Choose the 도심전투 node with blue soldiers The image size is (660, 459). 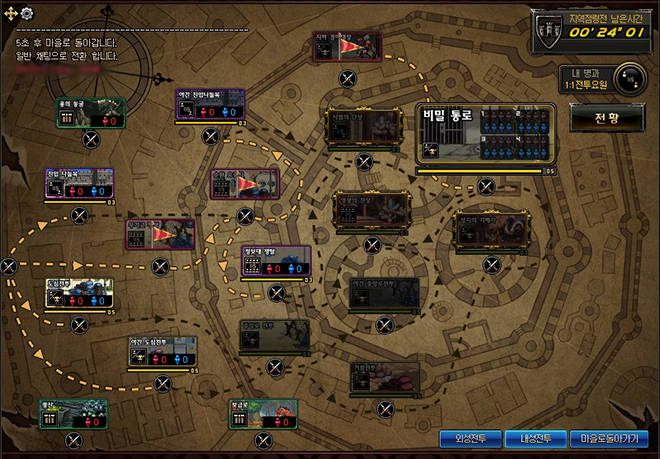[x=79, y=294]
